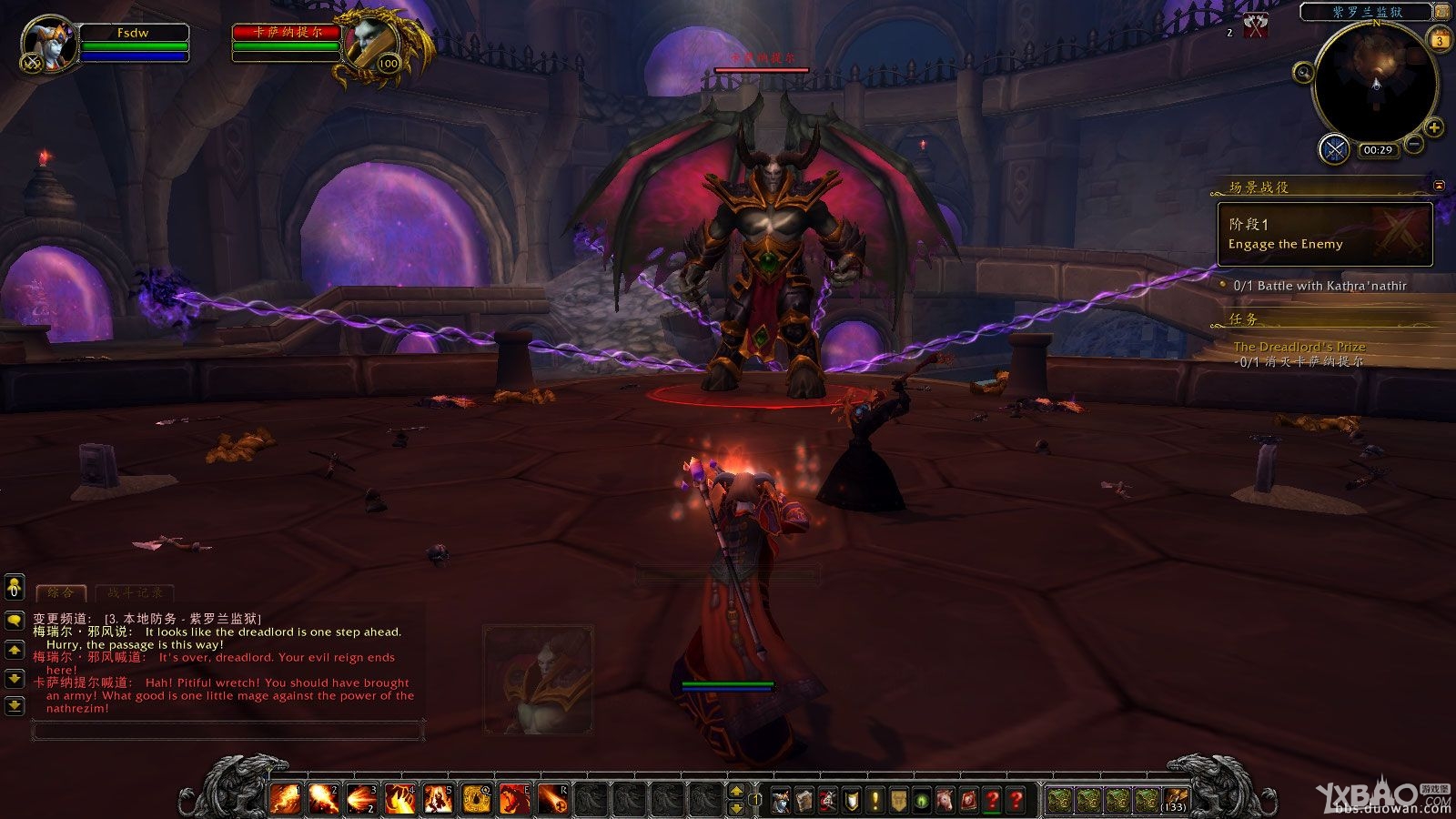The image size is (1456, 819).
Task: Open the crossed swords button by minimap
Action: pyautogui.click(x=1335, y=148)
